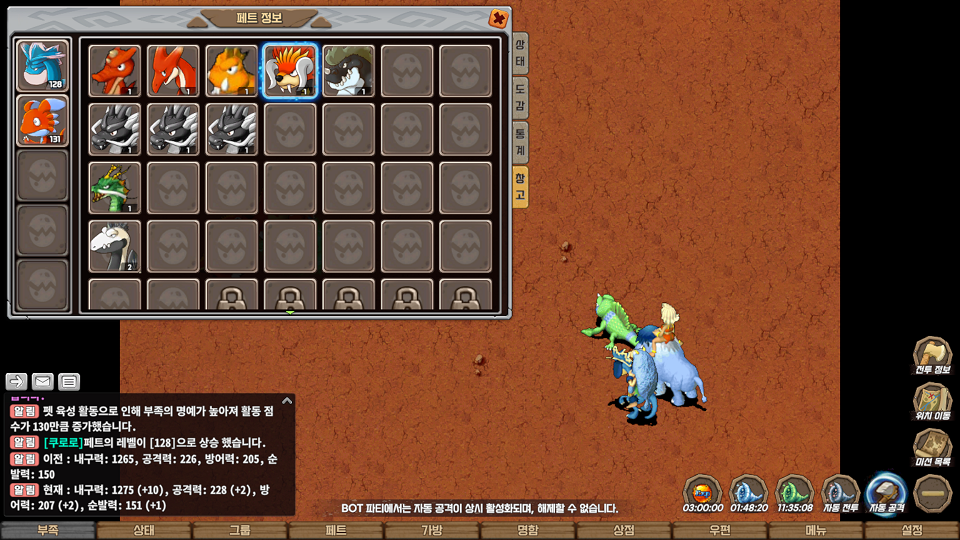960x540 pixels.
Task: Show the 통계 side tab
Action: click(520, 142)
